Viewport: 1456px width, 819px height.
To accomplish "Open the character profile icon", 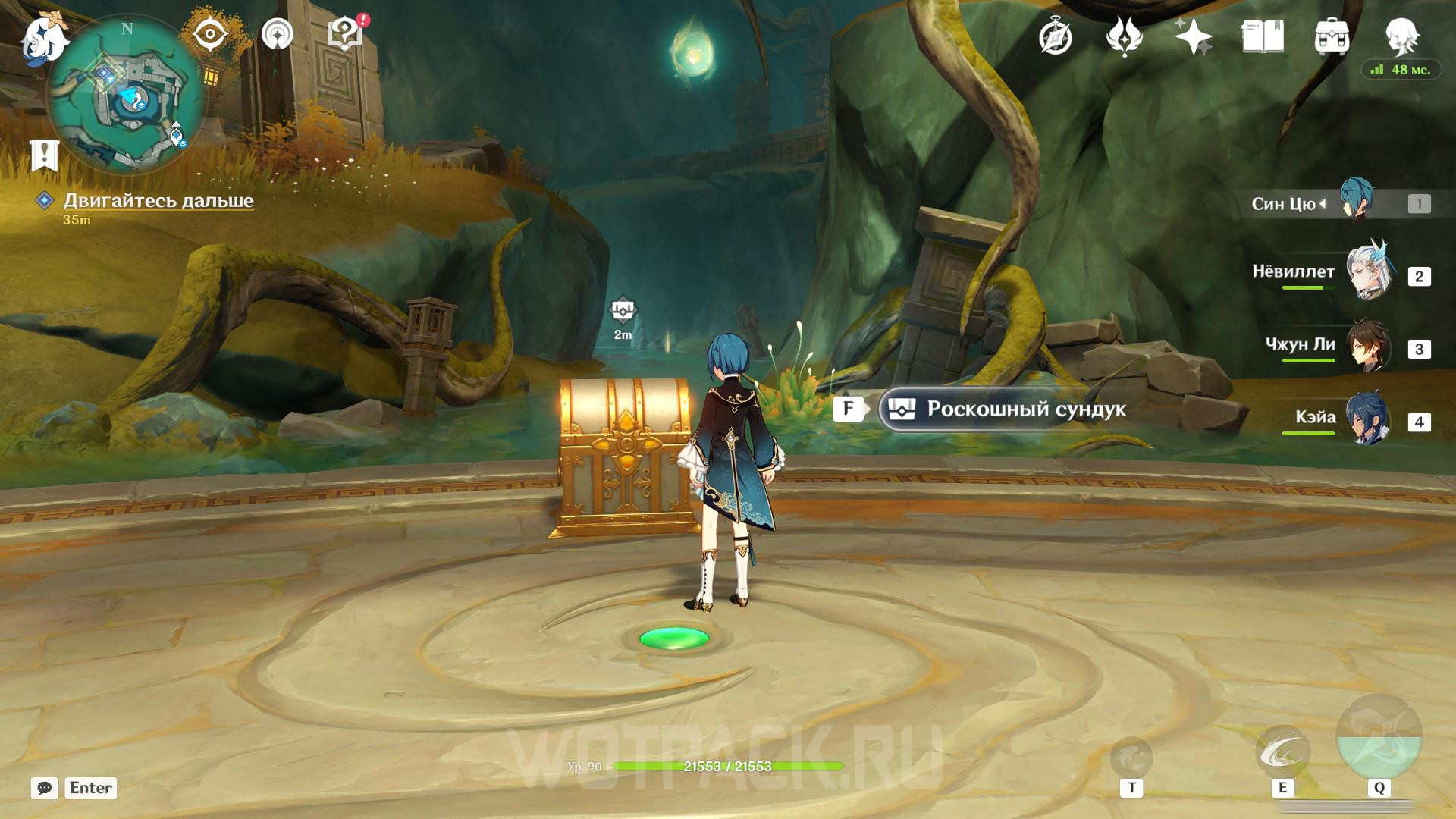I will [x=1401, y=34].
